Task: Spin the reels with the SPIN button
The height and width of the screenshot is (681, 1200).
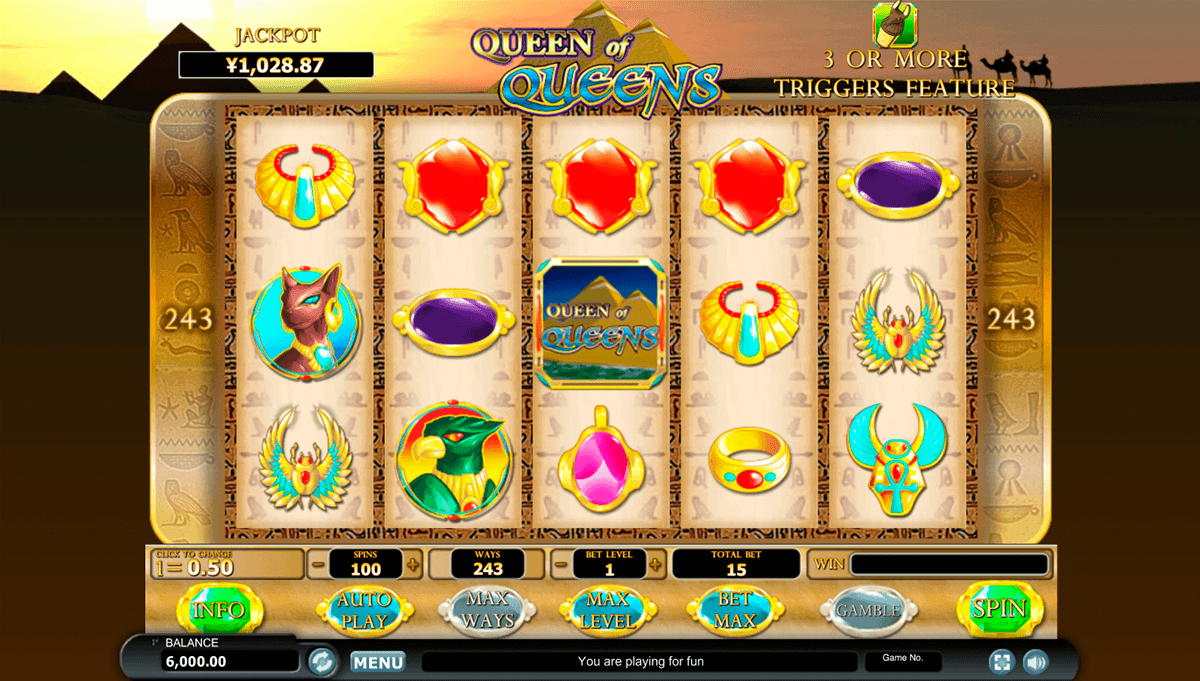Action: coord(999,609)
